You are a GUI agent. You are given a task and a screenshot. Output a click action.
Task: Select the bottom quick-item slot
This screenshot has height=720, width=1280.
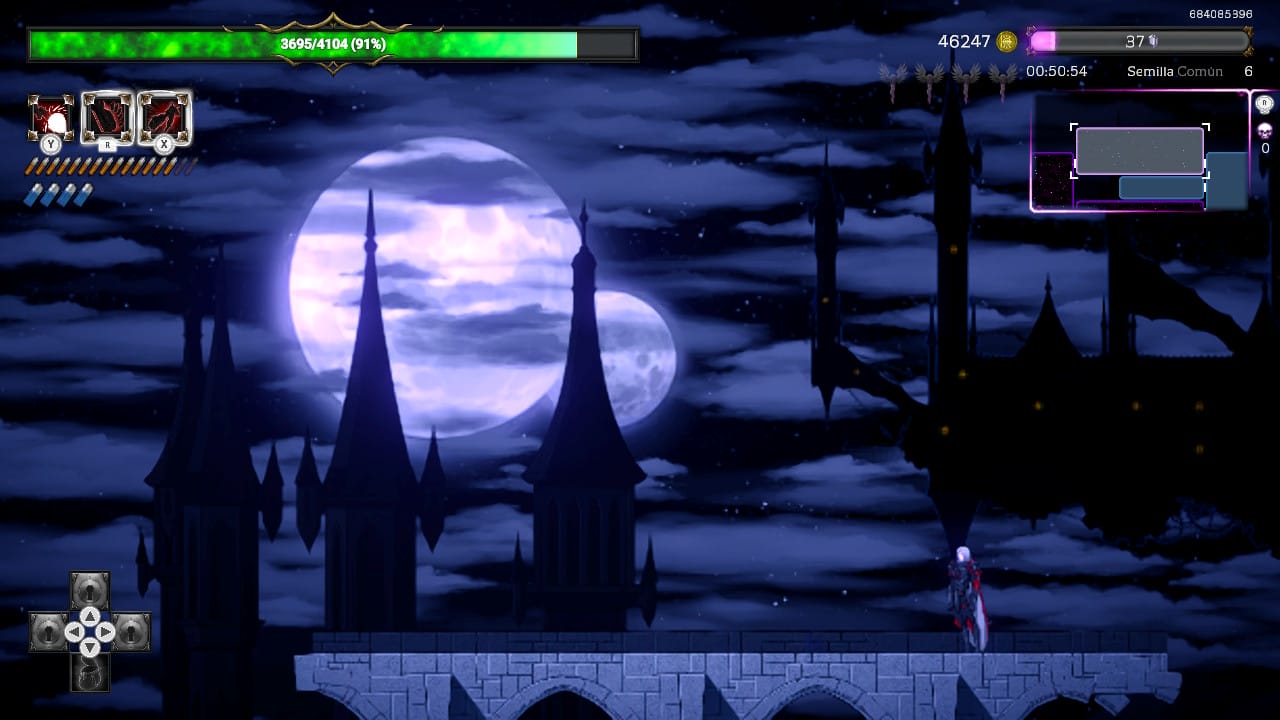tap(90, 674)
